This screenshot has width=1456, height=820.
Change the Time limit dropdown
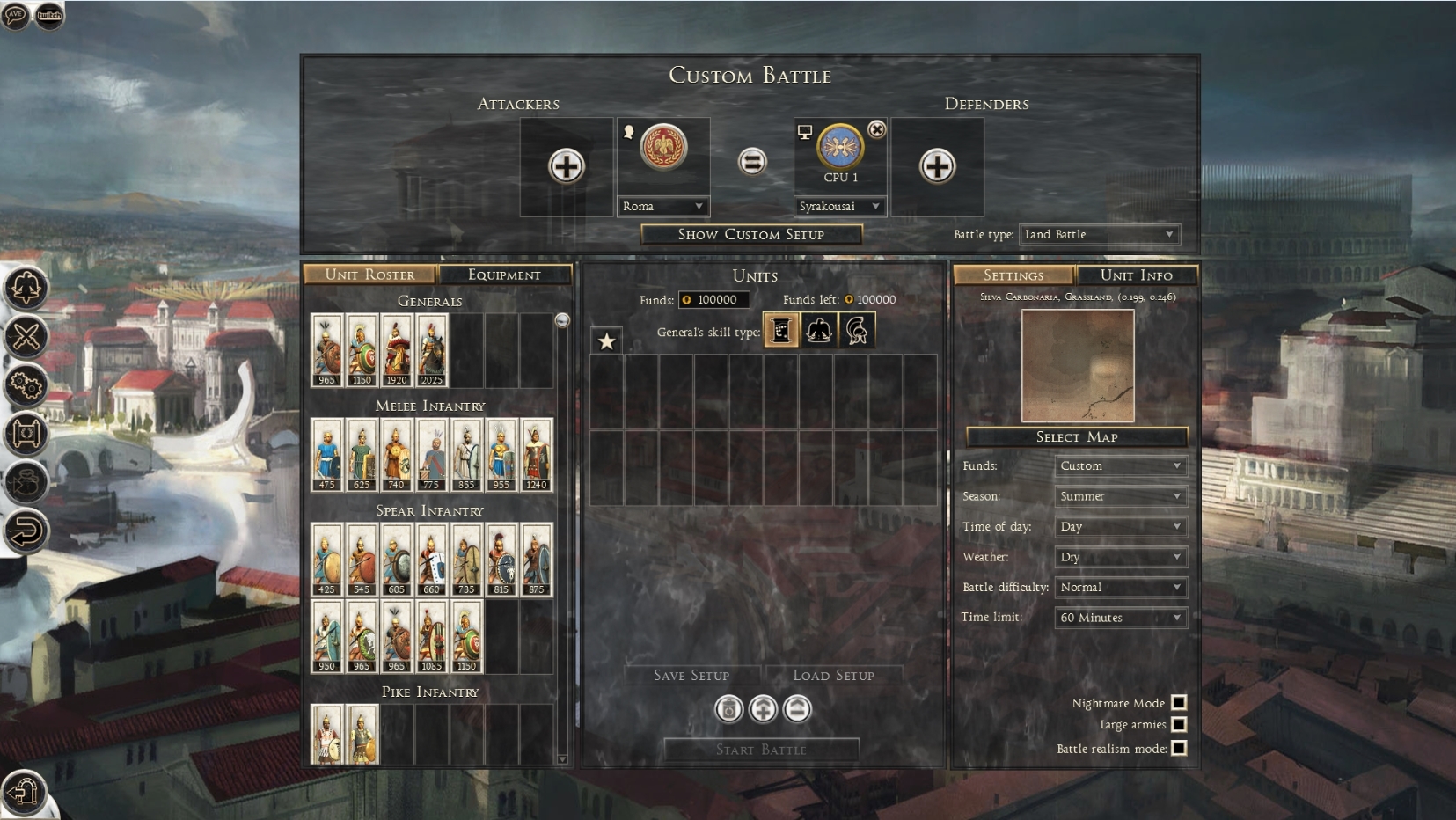point(1120,618)
